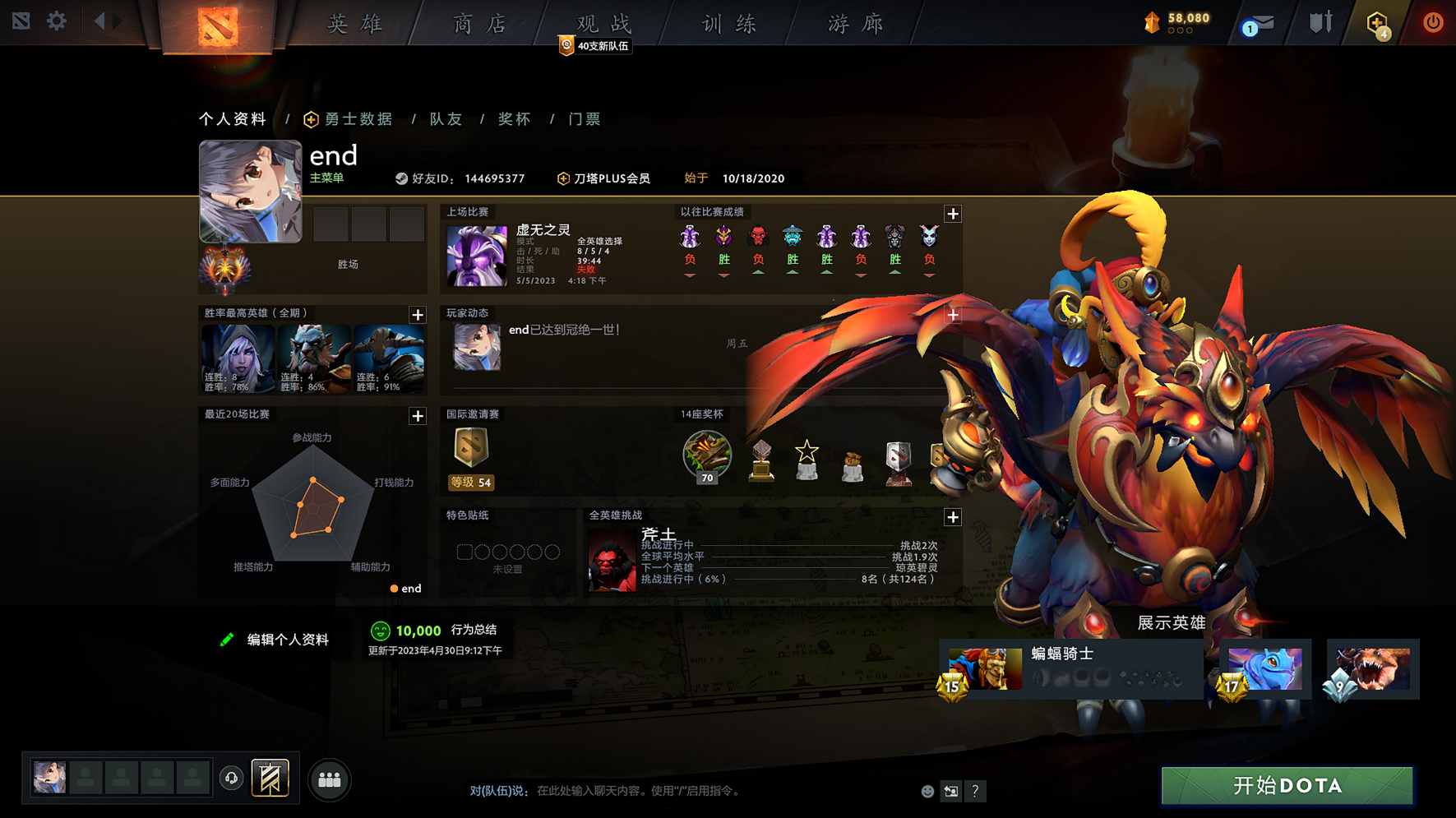Expand the 全英雄挑战 all-hero challenge panel
This screenshot has height=818, width=1456.
point(953,517)
